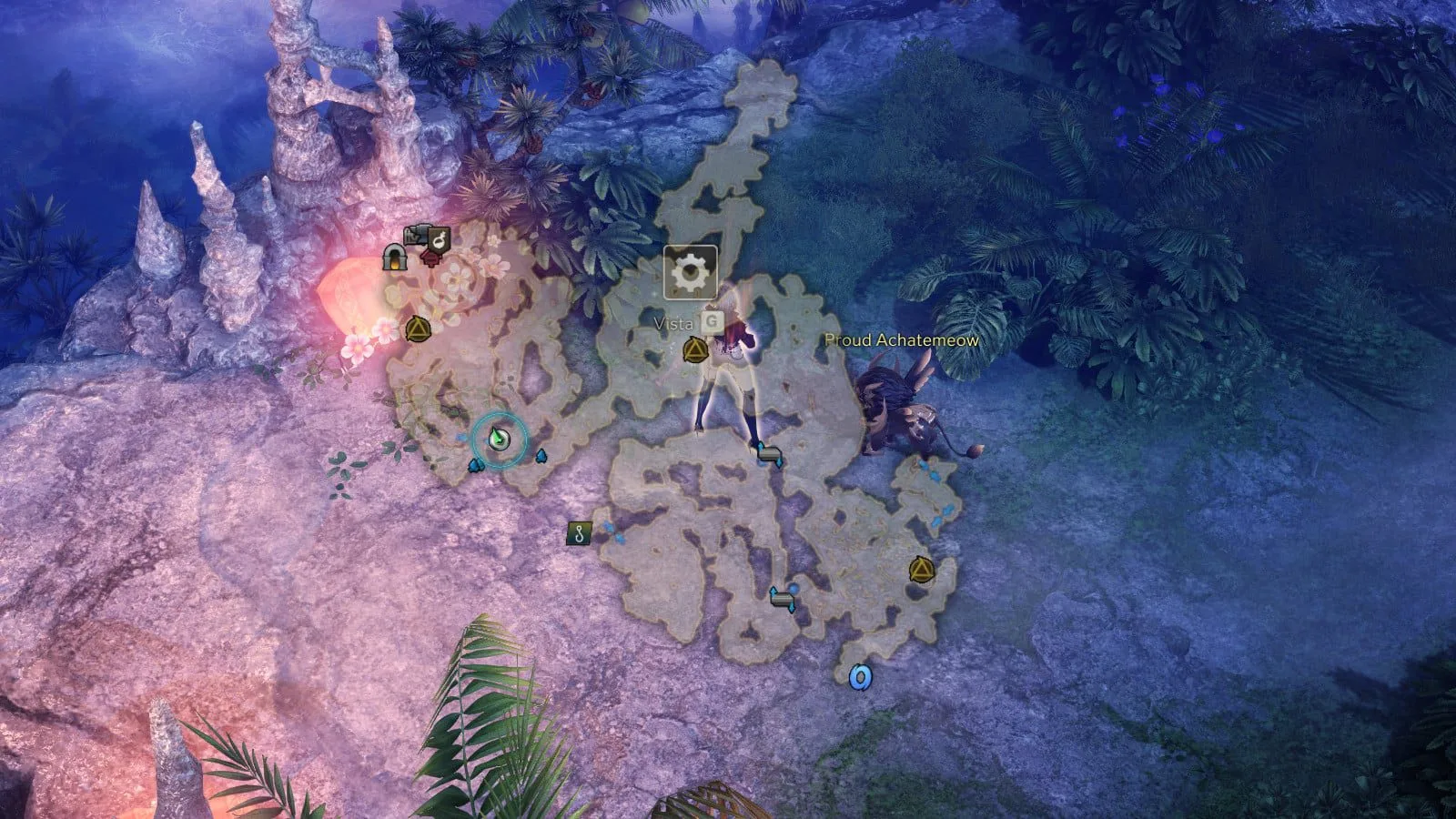Viewport: 1456px width, 819px height.
Task: Select the triangle marker next to pink flowers
Action: [418, 329]
